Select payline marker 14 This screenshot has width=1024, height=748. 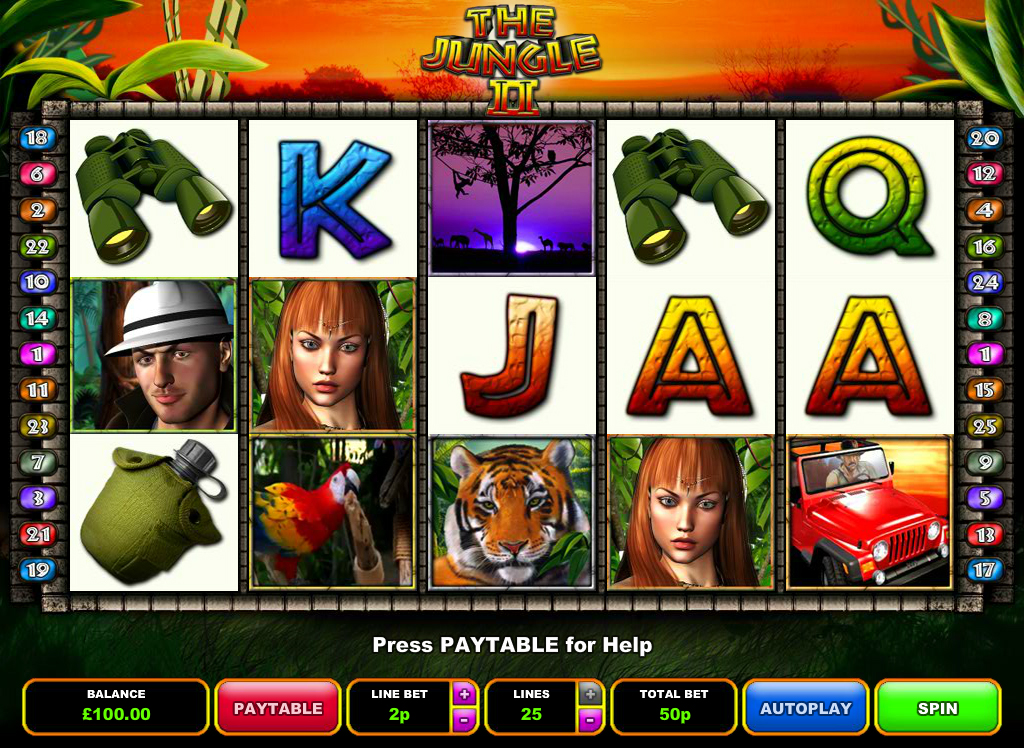37,318
